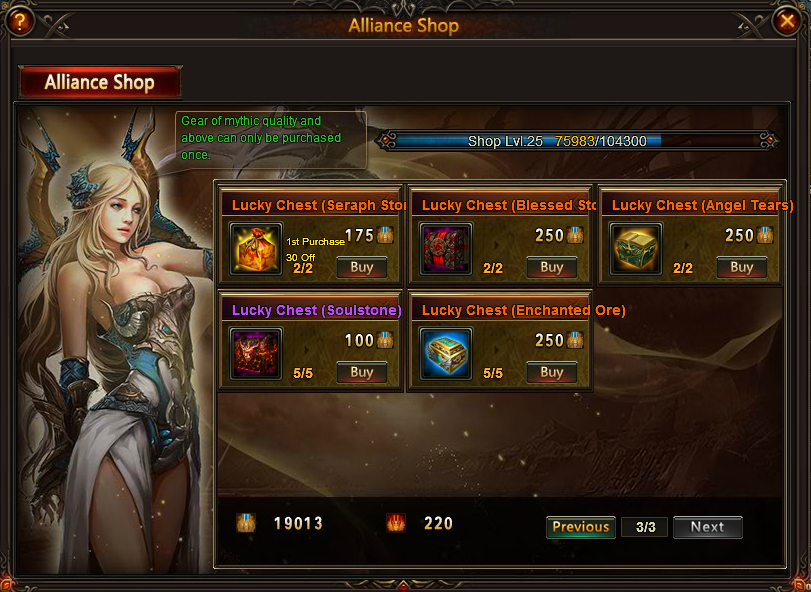Inspect the Blessed Stone chest icon
This screenshot has width=811, height=592.
[446, 248]
